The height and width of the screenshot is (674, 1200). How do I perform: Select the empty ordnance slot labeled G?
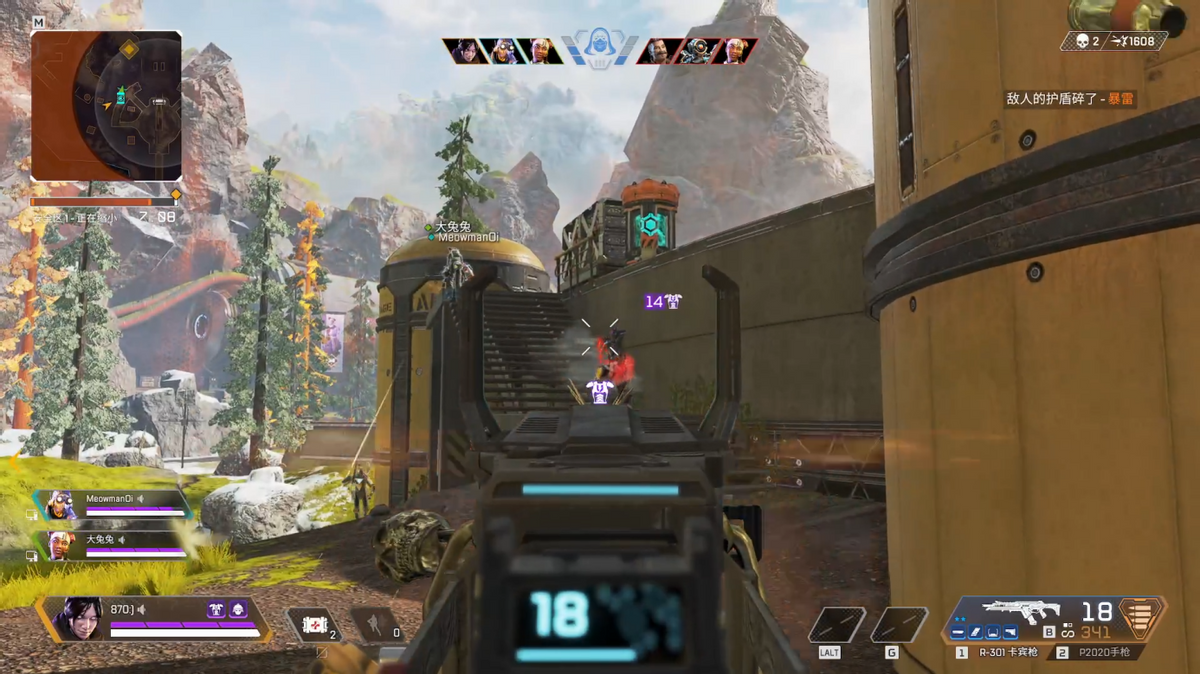click(897, 625)
